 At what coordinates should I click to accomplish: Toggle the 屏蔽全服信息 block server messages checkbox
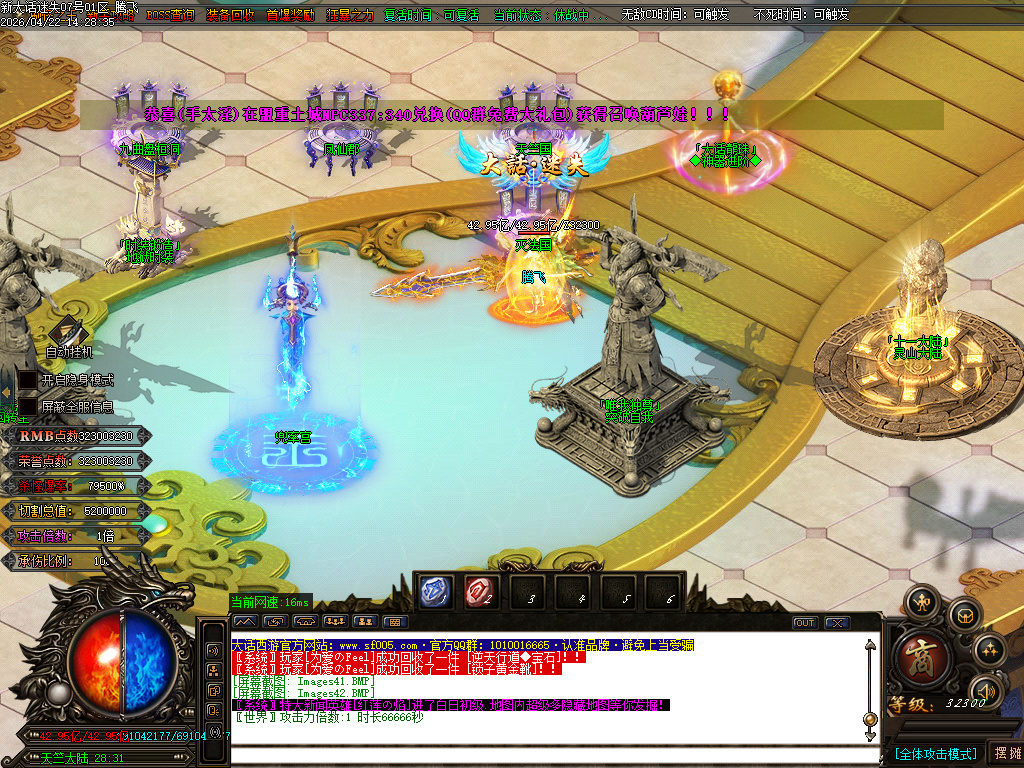pos(29,407)
